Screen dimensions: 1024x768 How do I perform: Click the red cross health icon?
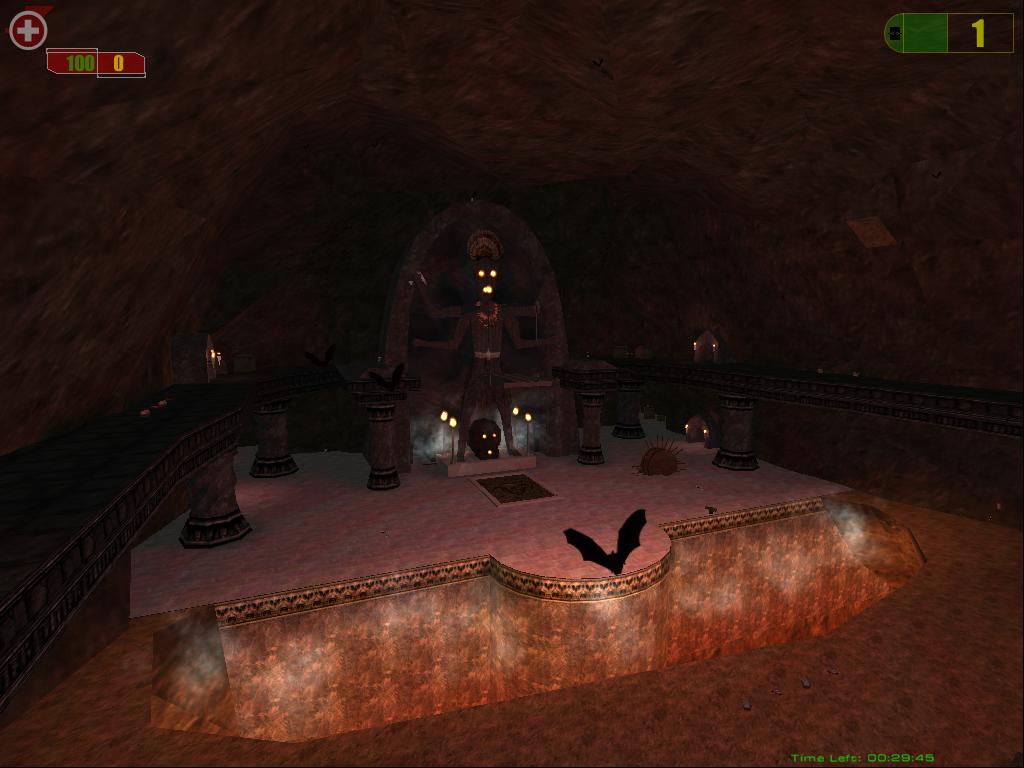tap(28, 31)
